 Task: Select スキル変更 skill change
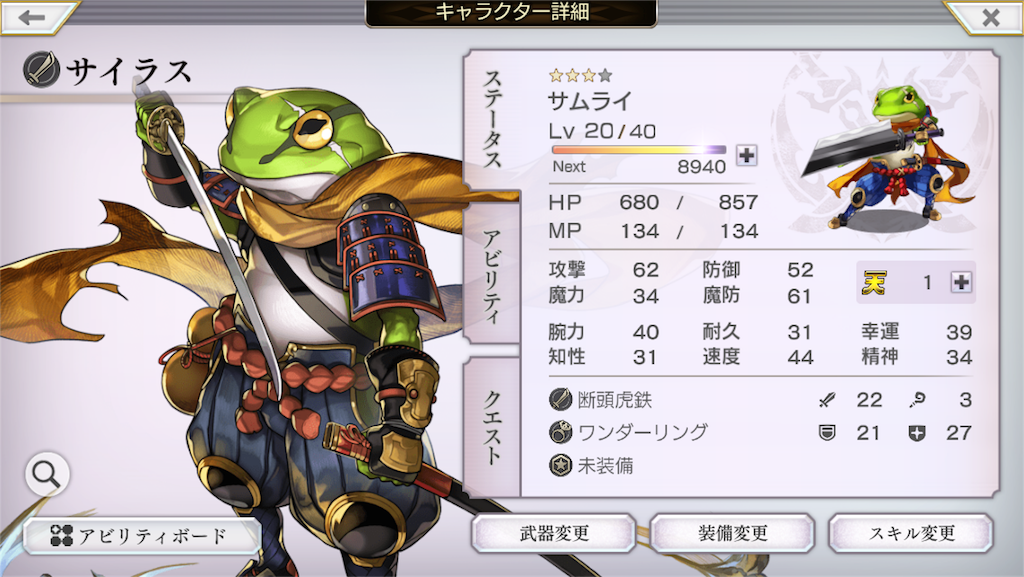pos(910,533)
